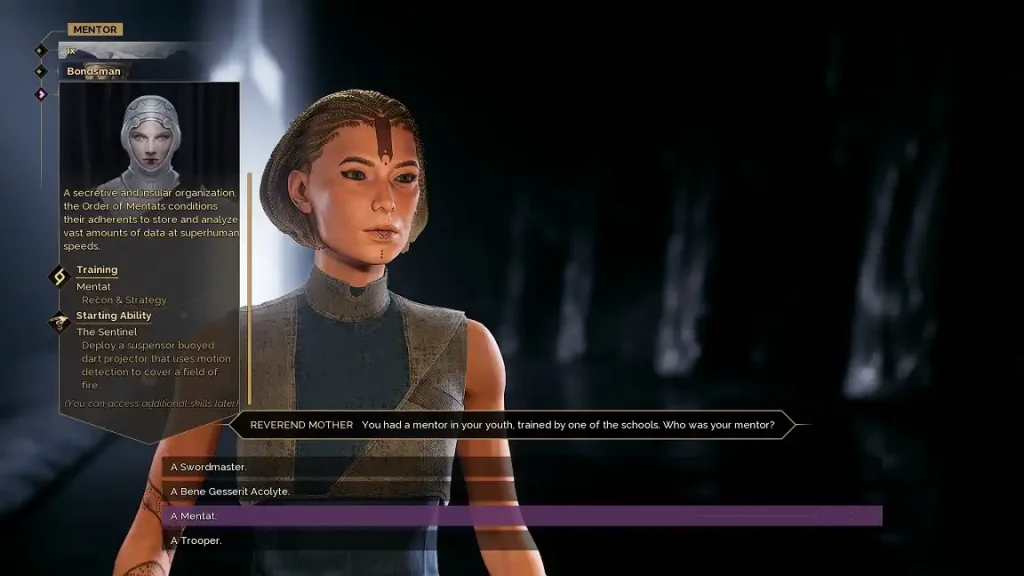Click the Mentat mentor portrait
This screenshot has height=576, width=1024.
click(x=150, y=138)
